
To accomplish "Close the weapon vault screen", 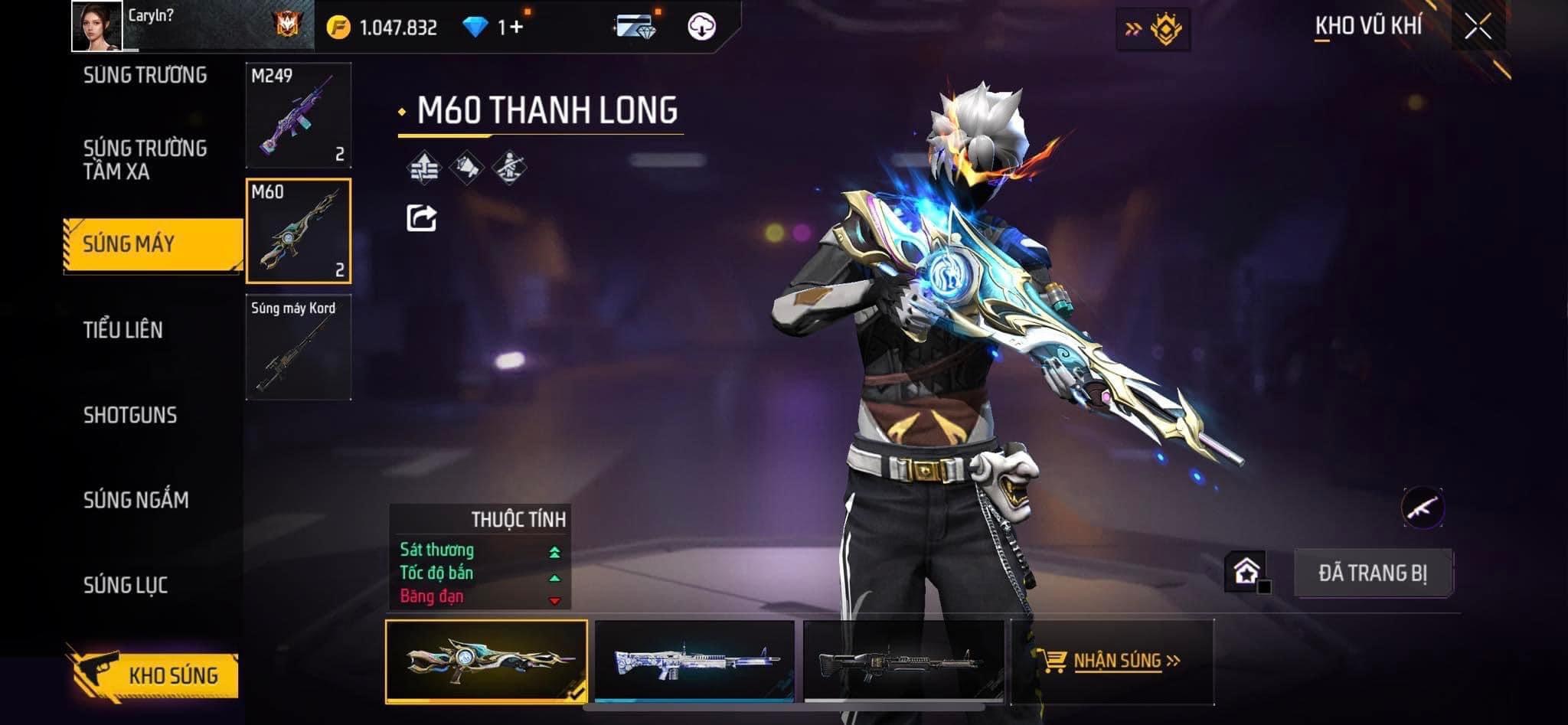I will click(x=1478, y=27).
